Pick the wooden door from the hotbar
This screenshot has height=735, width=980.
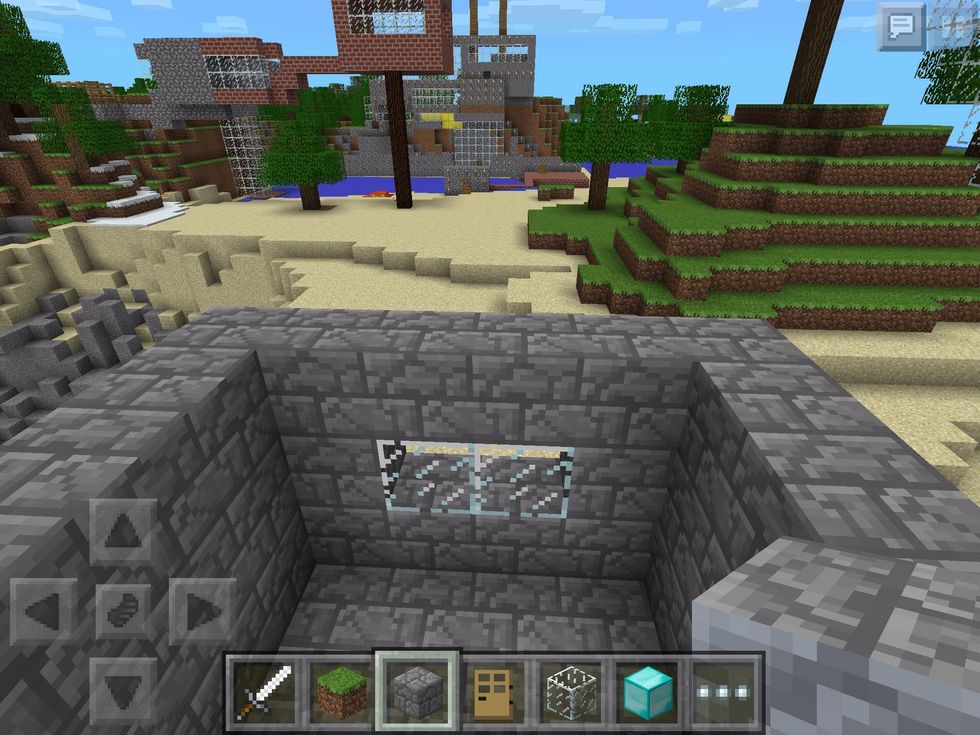tap(494, 692)
